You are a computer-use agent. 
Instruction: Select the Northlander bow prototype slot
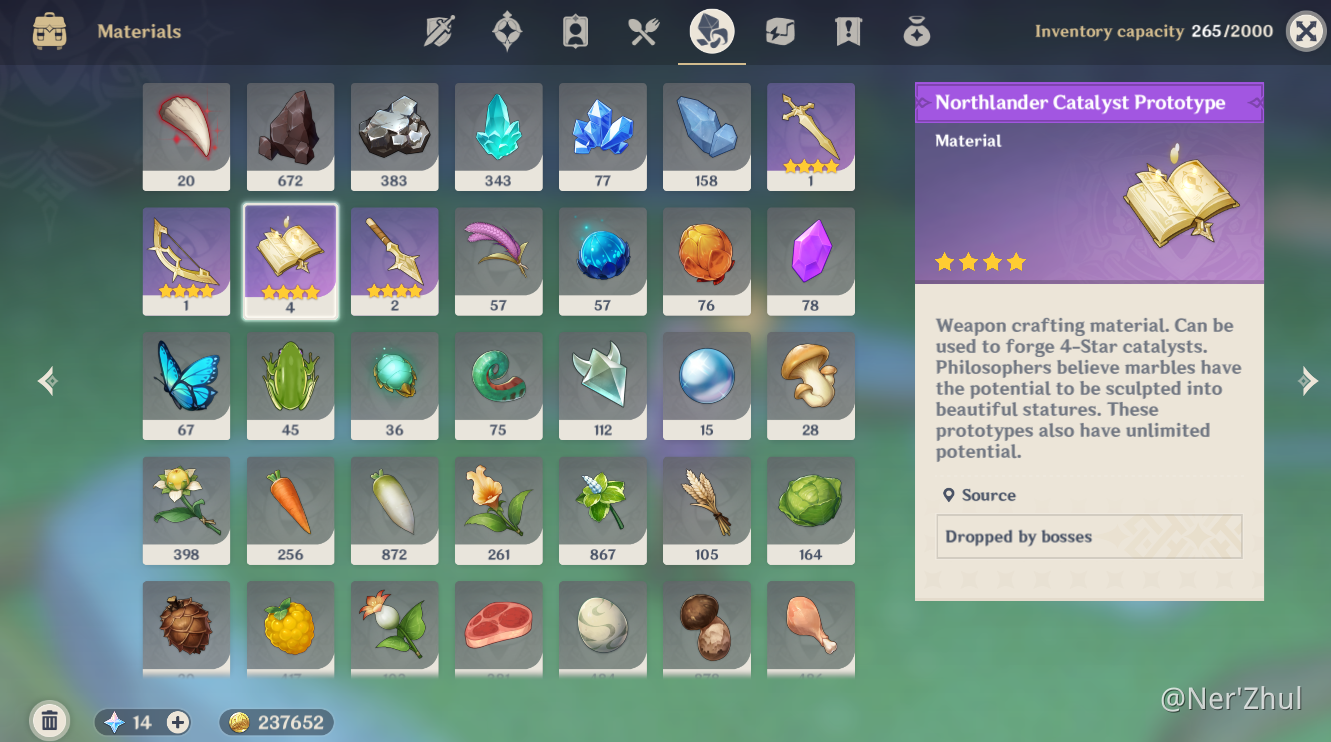pyautogui.click(x=186, y=261)
